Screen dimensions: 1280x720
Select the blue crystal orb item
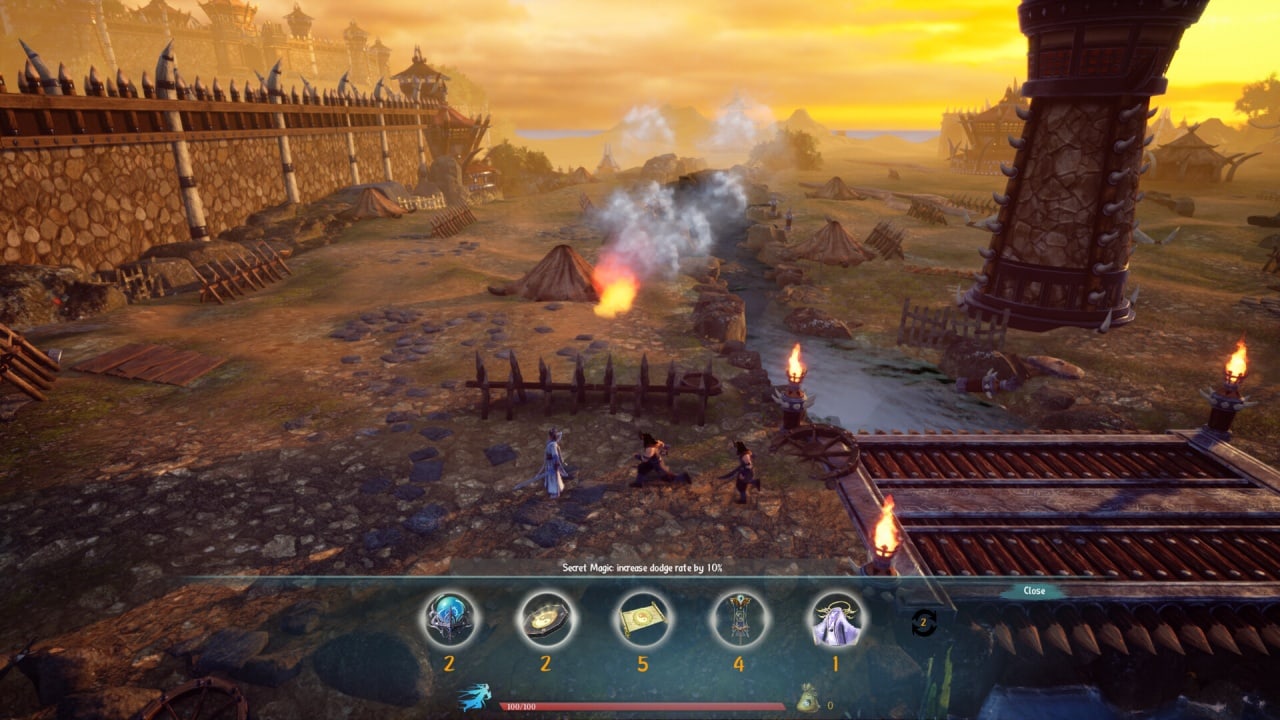click(449, 620)
